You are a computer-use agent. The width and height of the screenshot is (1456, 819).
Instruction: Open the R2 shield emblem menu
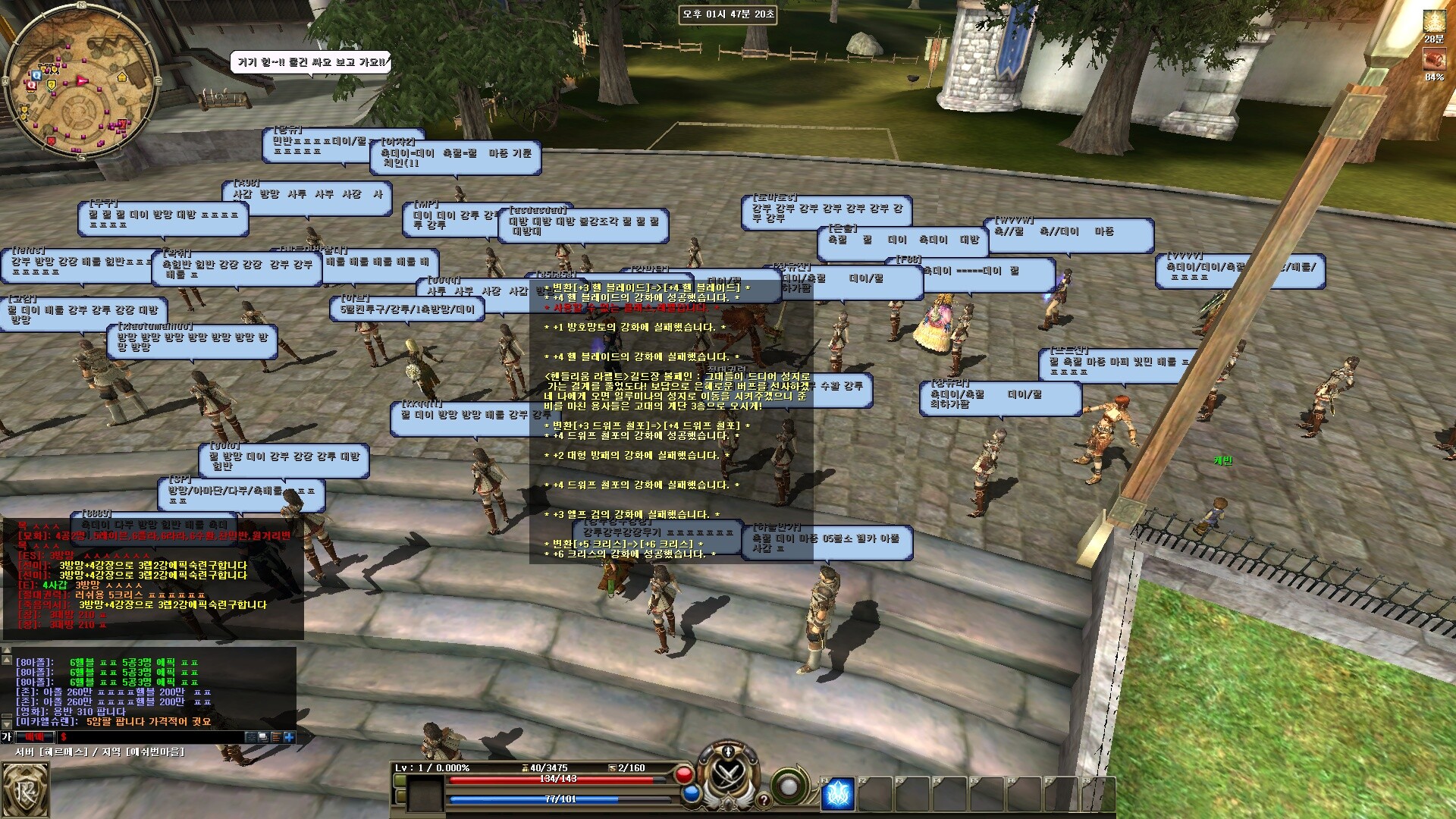click(x=25, y=791)
